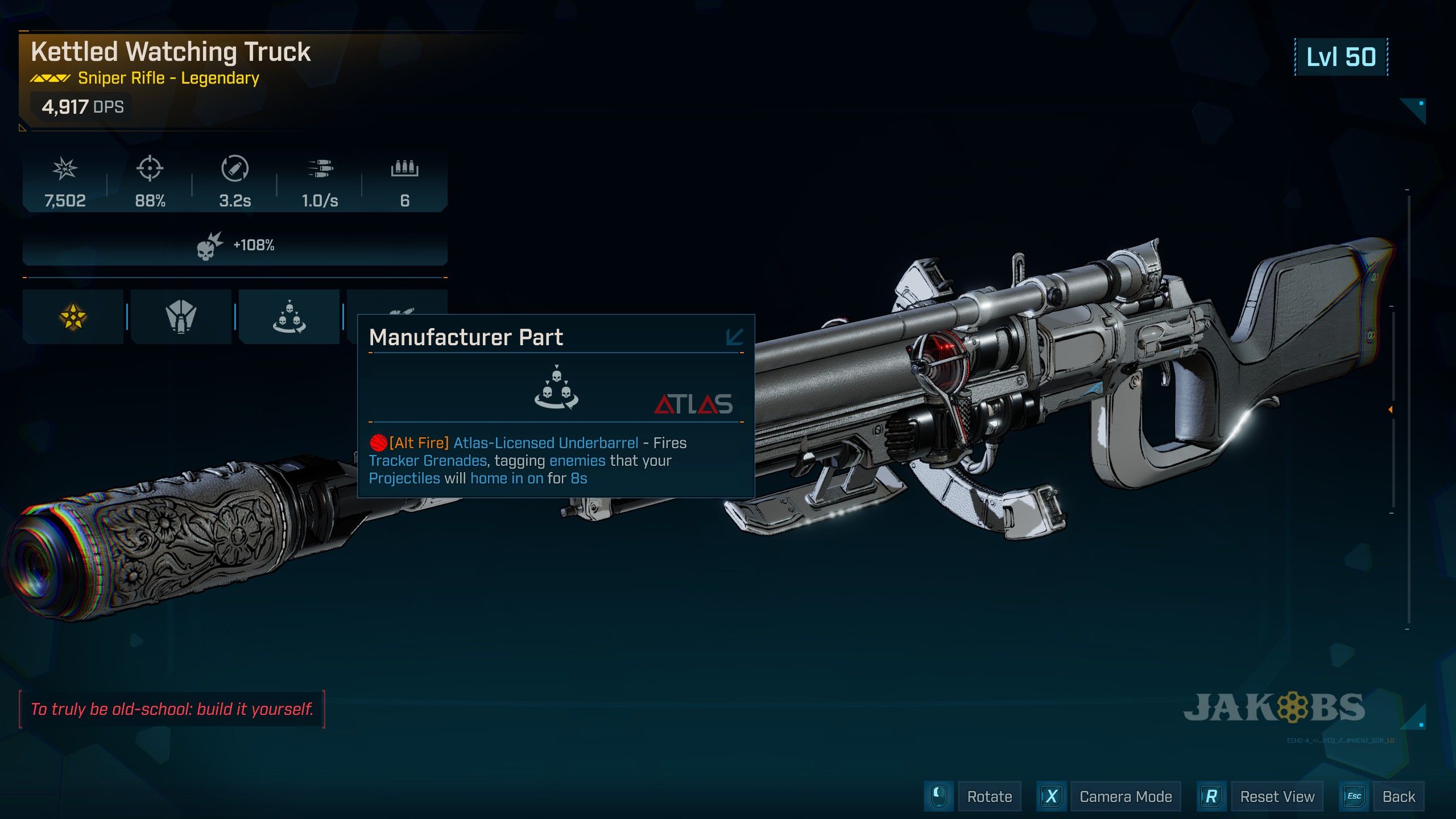The height and width of the screenshot is (819, 1456).
Task: Reset View of the weapon
Action: tap(1277, 797)
